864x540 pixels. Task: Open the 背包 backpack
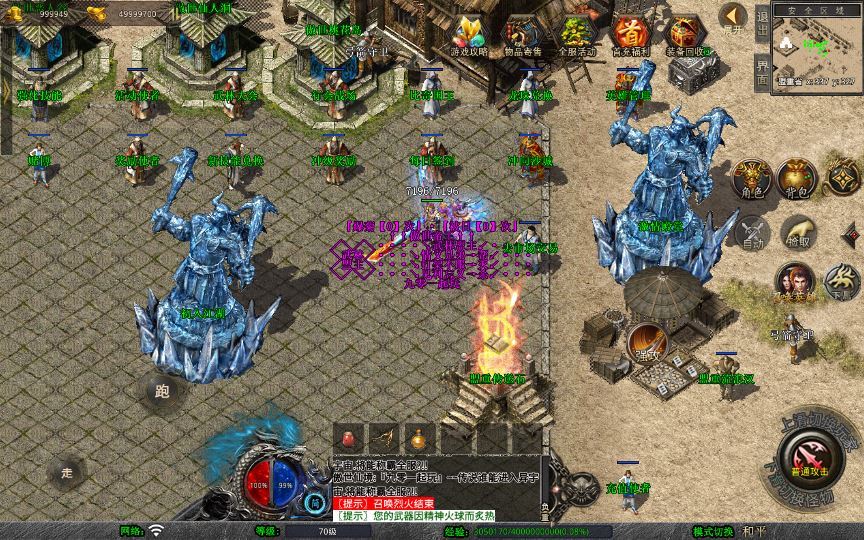click(799, 177)
